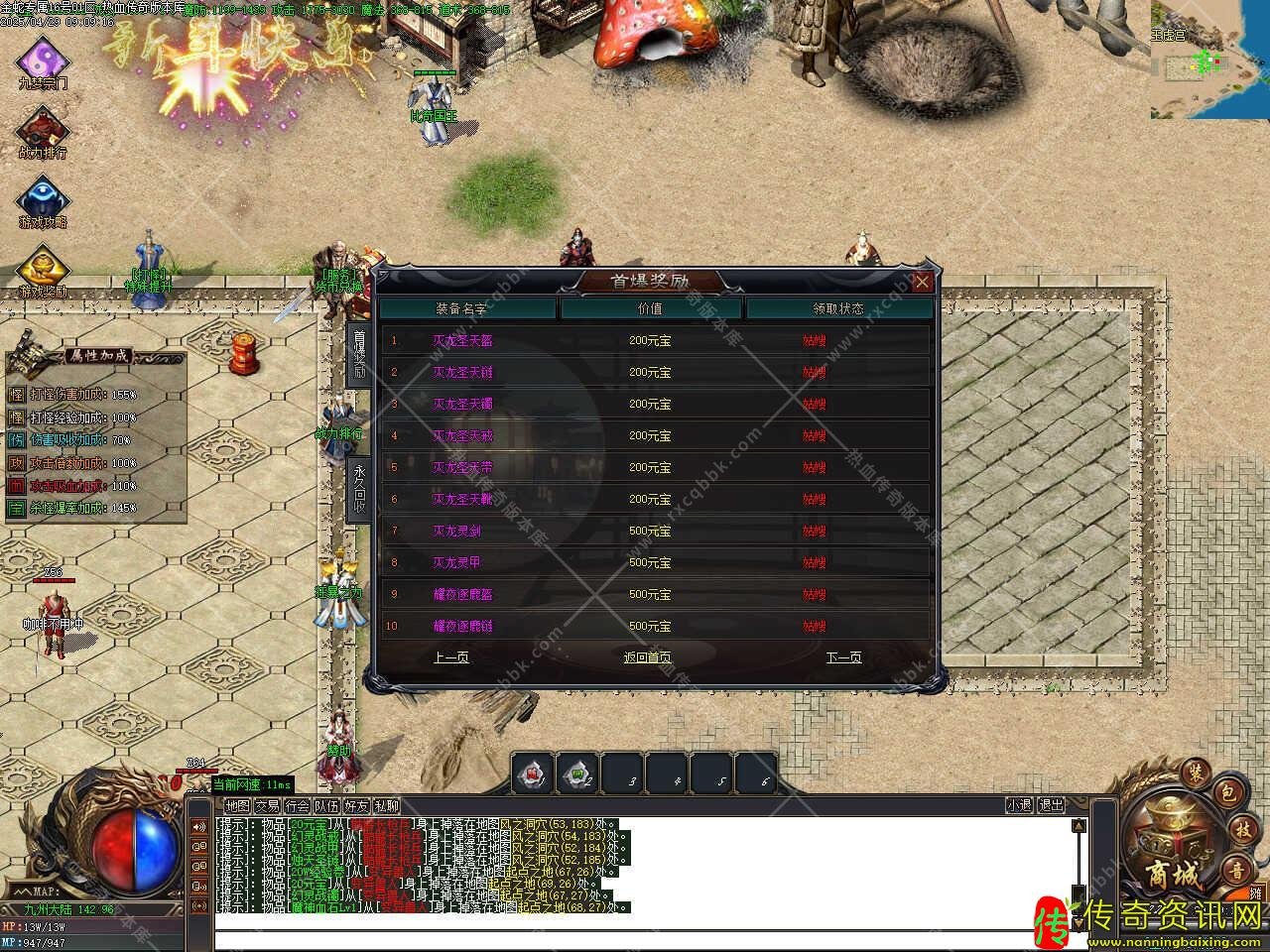Use the red potion in hotbar slot 1
1270x952 pixels.
click(x=533, y=773)
